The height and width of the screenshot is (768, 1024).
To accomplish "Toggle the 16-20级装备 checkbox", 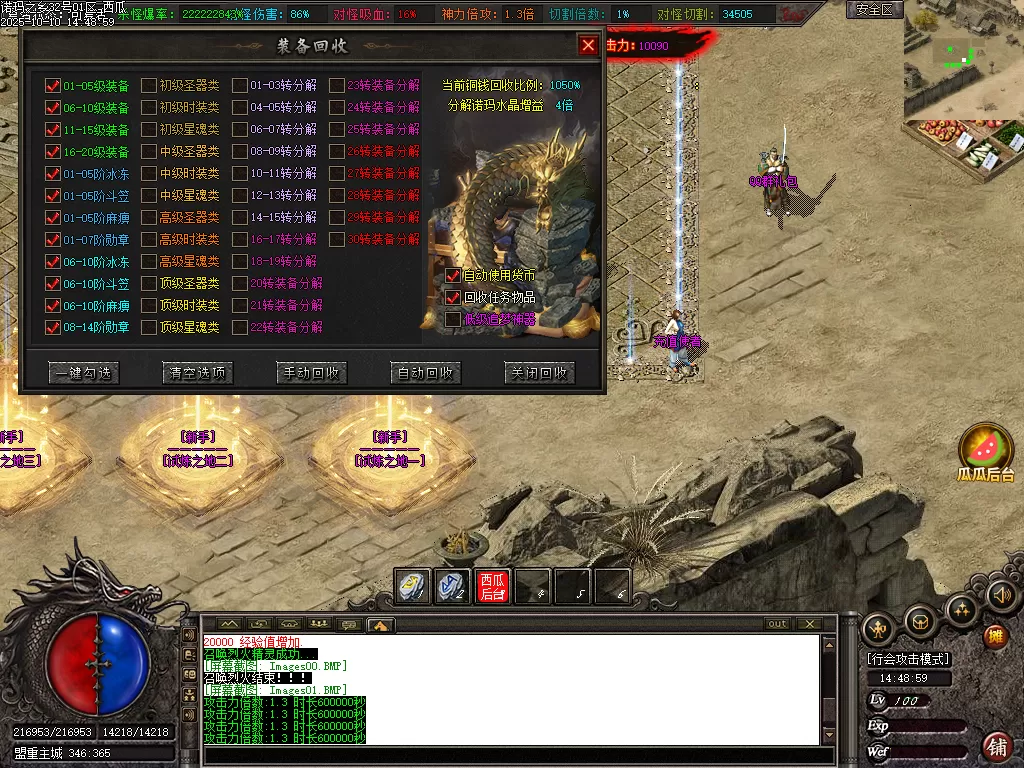I will click(53, 152).
